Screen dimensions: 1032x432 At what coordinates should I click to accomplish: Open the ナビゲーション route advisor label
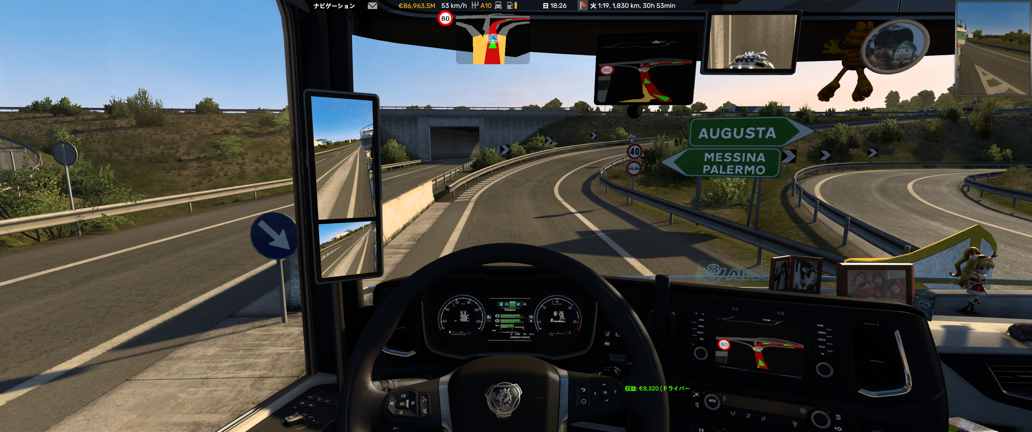tap(334, 6)
